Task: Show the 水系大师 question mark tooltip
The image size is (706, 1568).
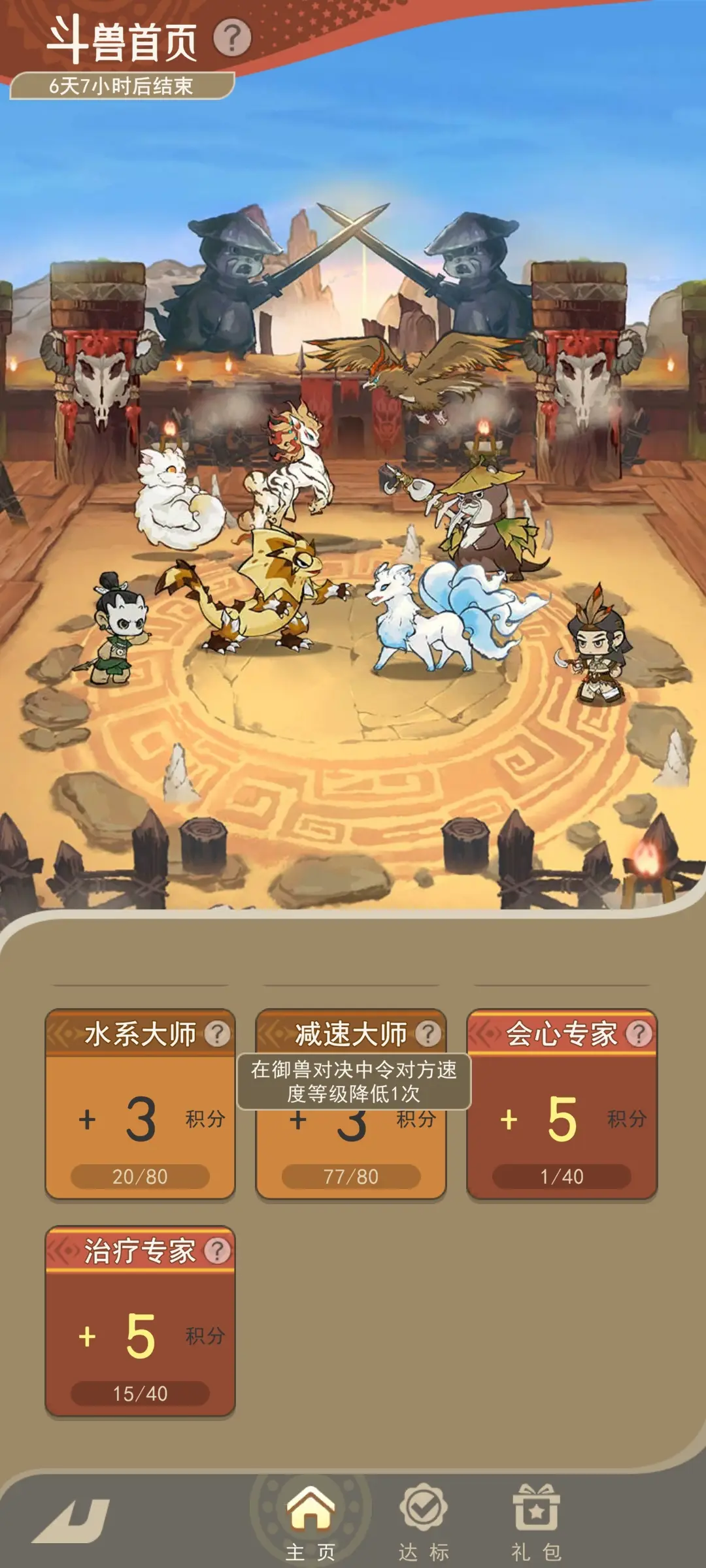Action: pos(218,1034)
